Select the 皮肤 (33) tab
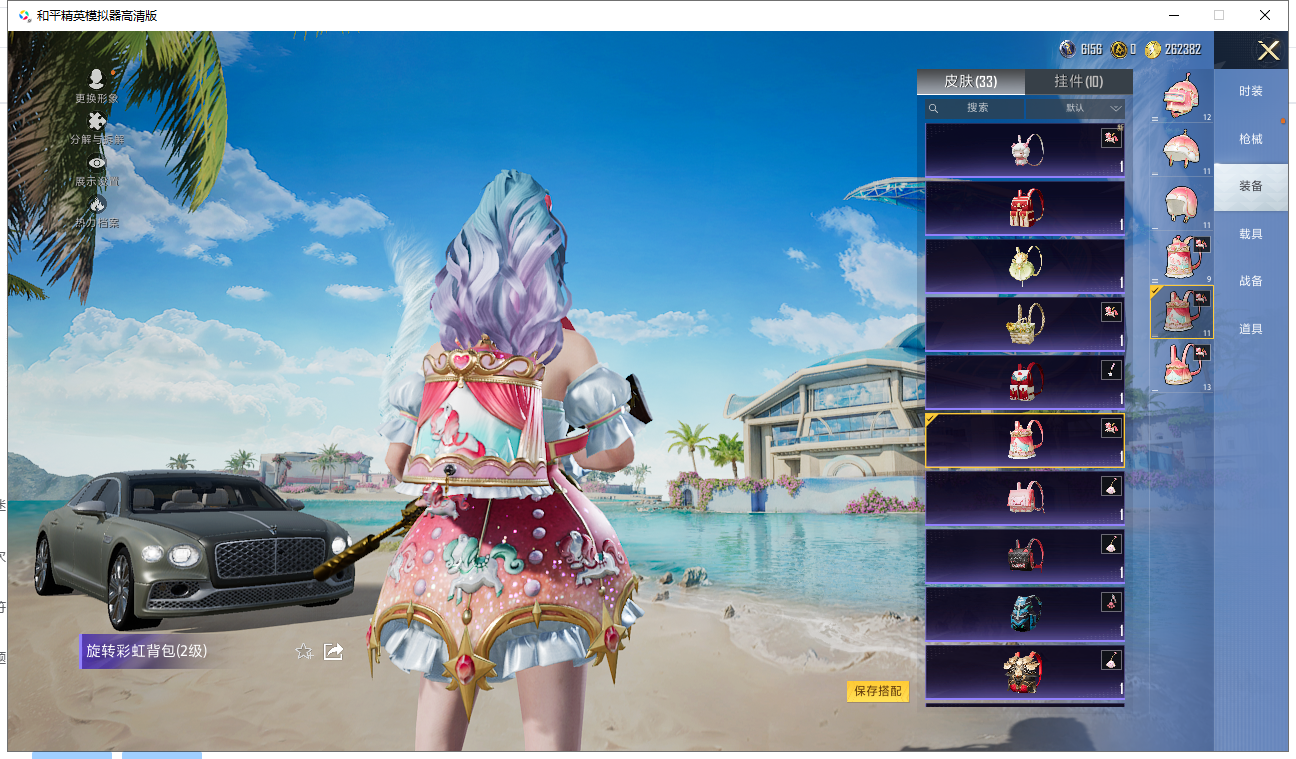The width and height of the screenshot is (1296, 759). pyautogui.click(x=970, y=82)
